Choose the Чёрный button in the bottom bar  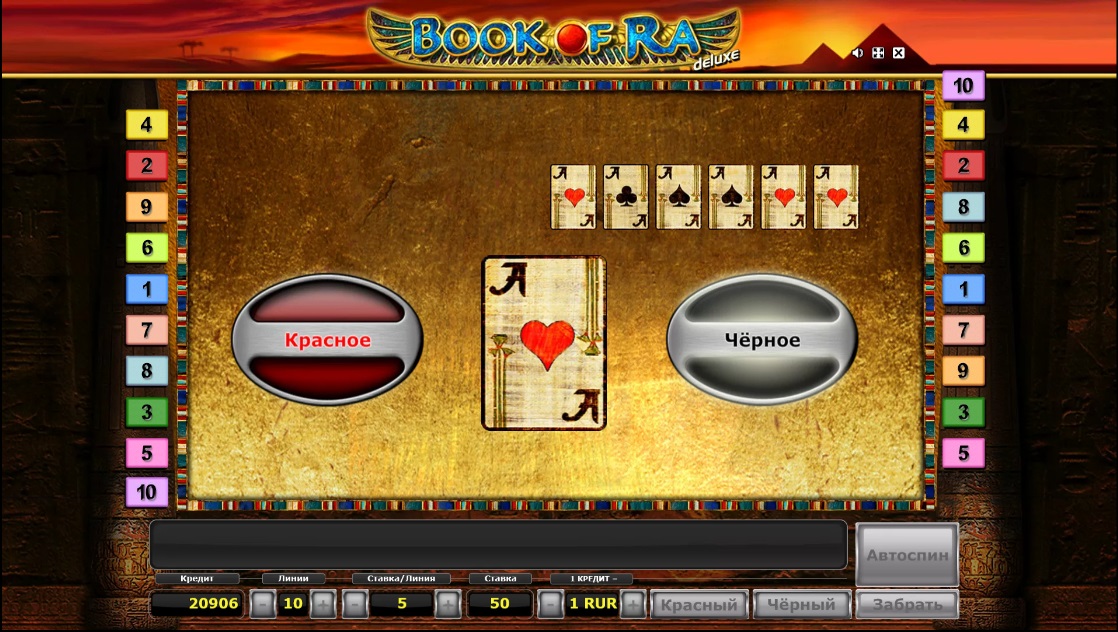(x=802, y=604)
